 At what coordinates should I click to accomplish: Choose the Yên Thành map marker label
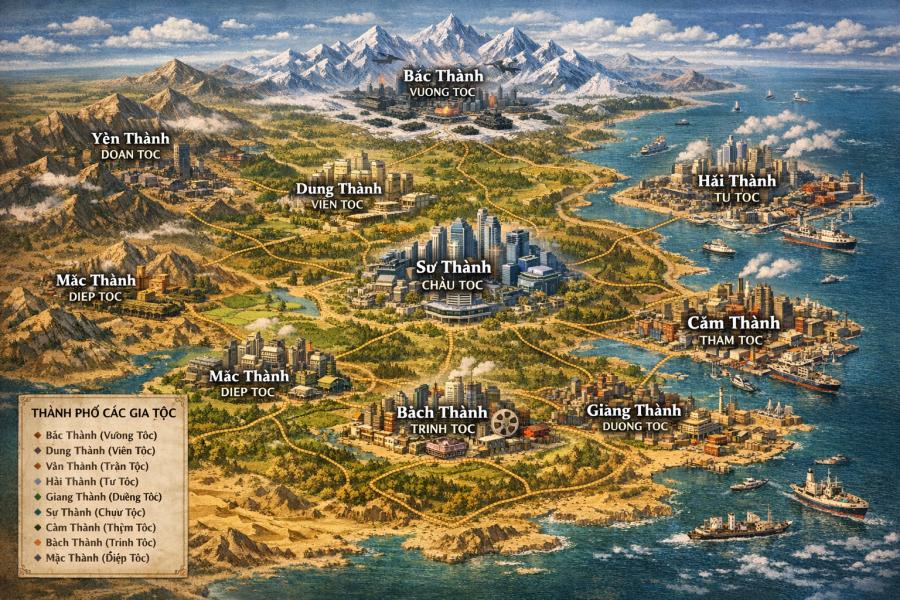[x=131, y=138]
